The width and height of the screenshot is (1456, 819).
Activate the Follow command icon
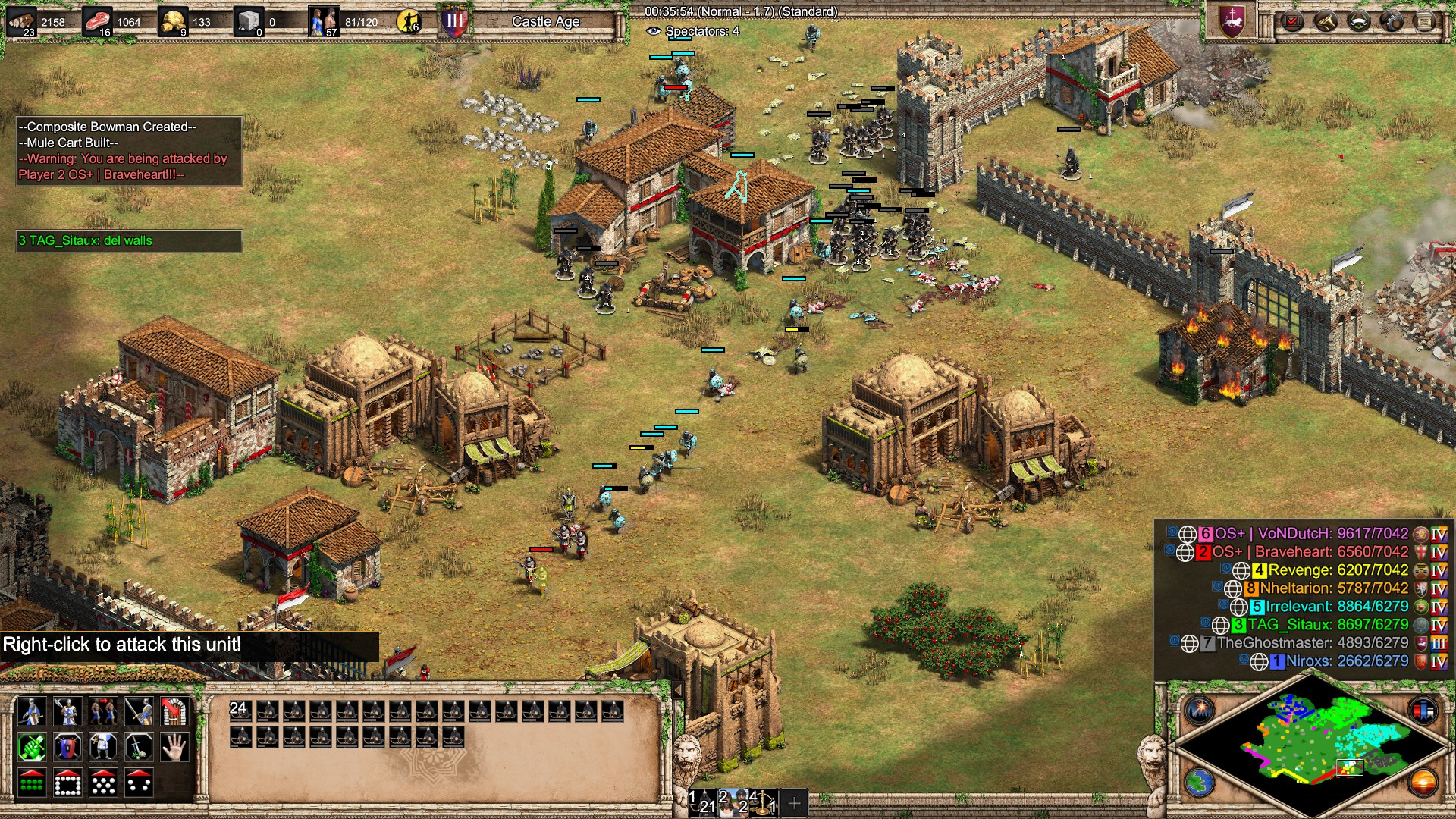(x=103, y=712)
